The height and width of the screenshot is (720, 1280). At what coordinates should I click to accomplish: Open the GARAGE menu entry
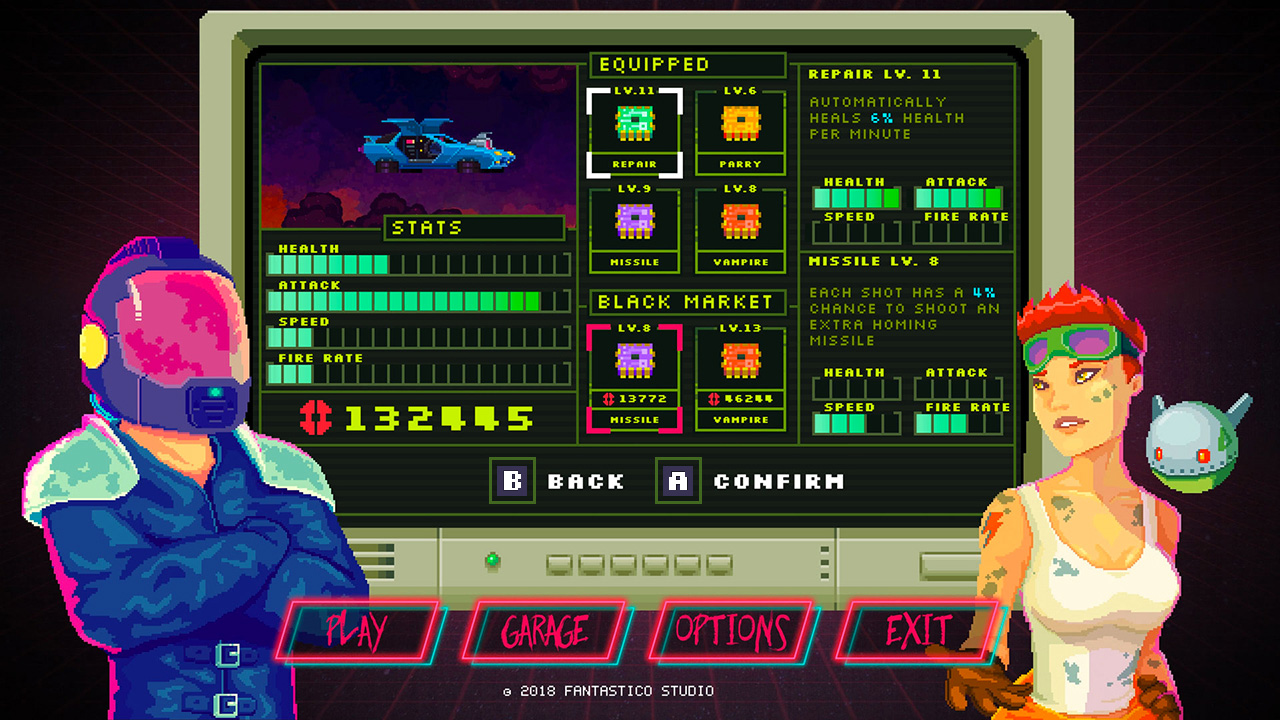pos(545,631)
